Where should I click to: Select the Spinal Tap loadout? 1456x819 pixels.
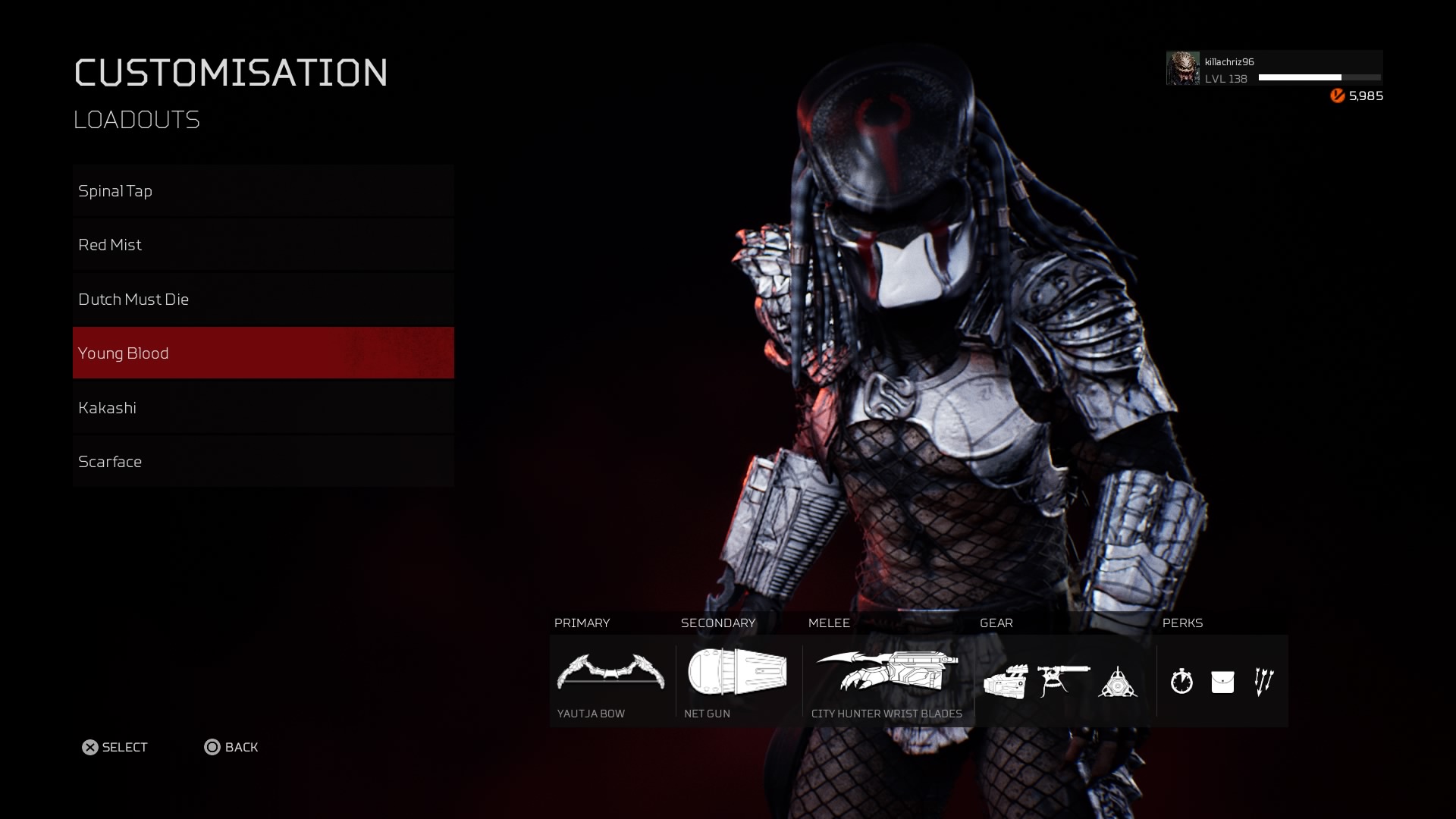[263, 191]
